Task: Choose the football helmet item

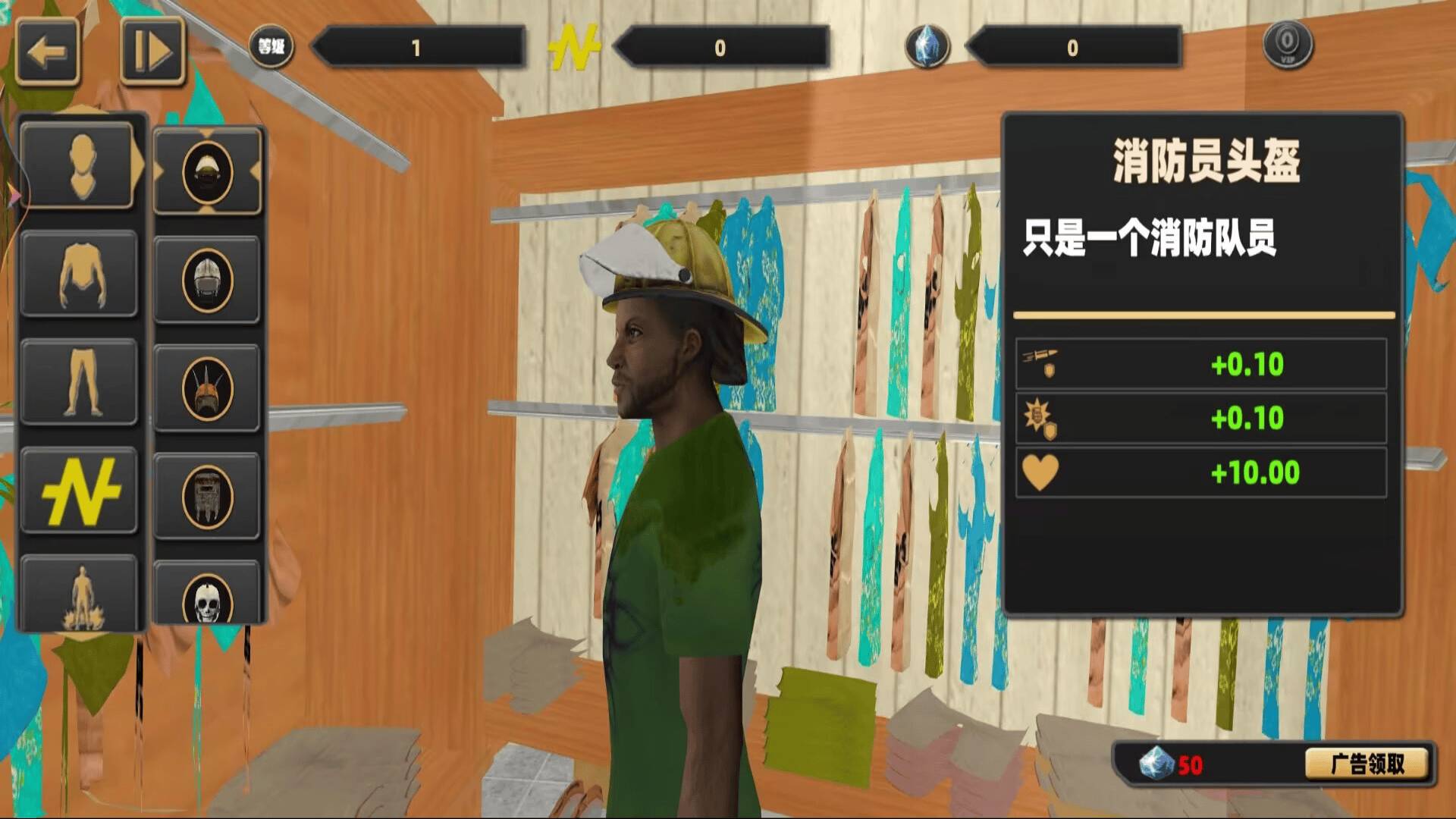Action: [x=209, y=278]
